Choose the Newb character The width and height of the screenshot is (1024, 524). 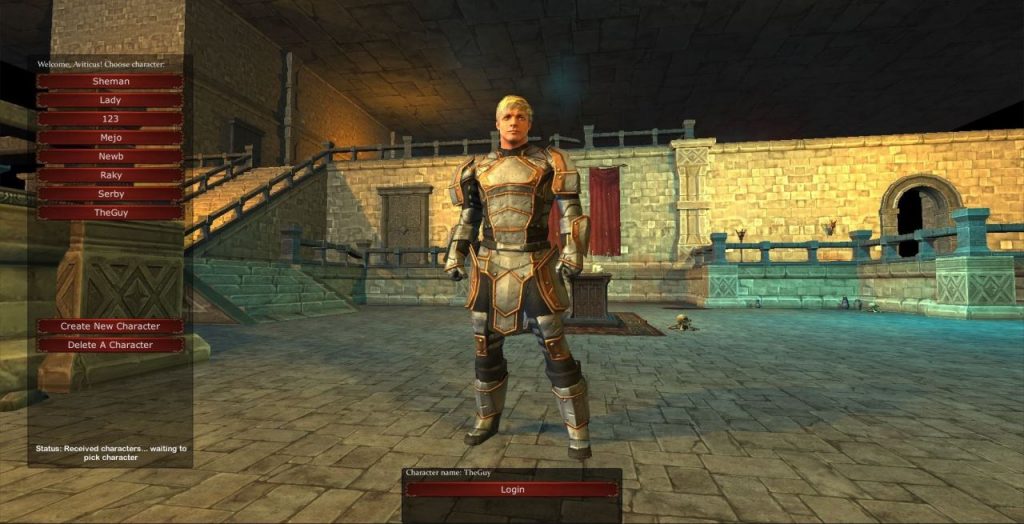[110, 156]
